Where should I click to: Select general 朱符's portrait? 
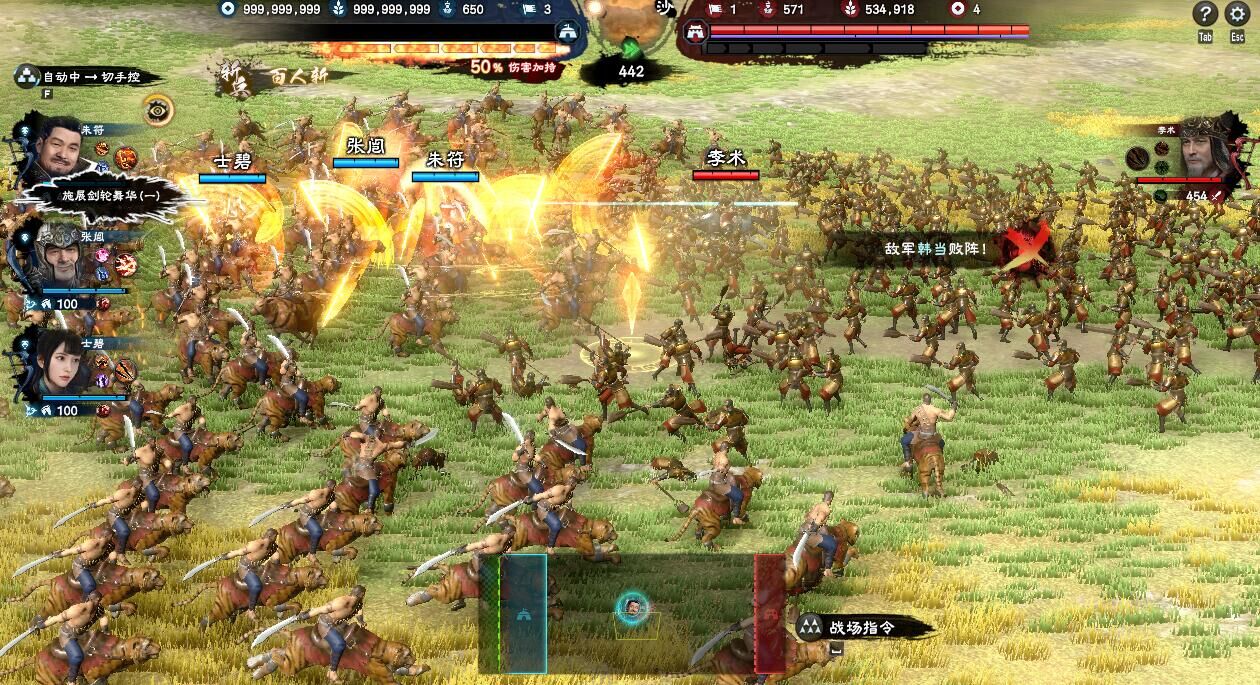[x=60, y=150]
